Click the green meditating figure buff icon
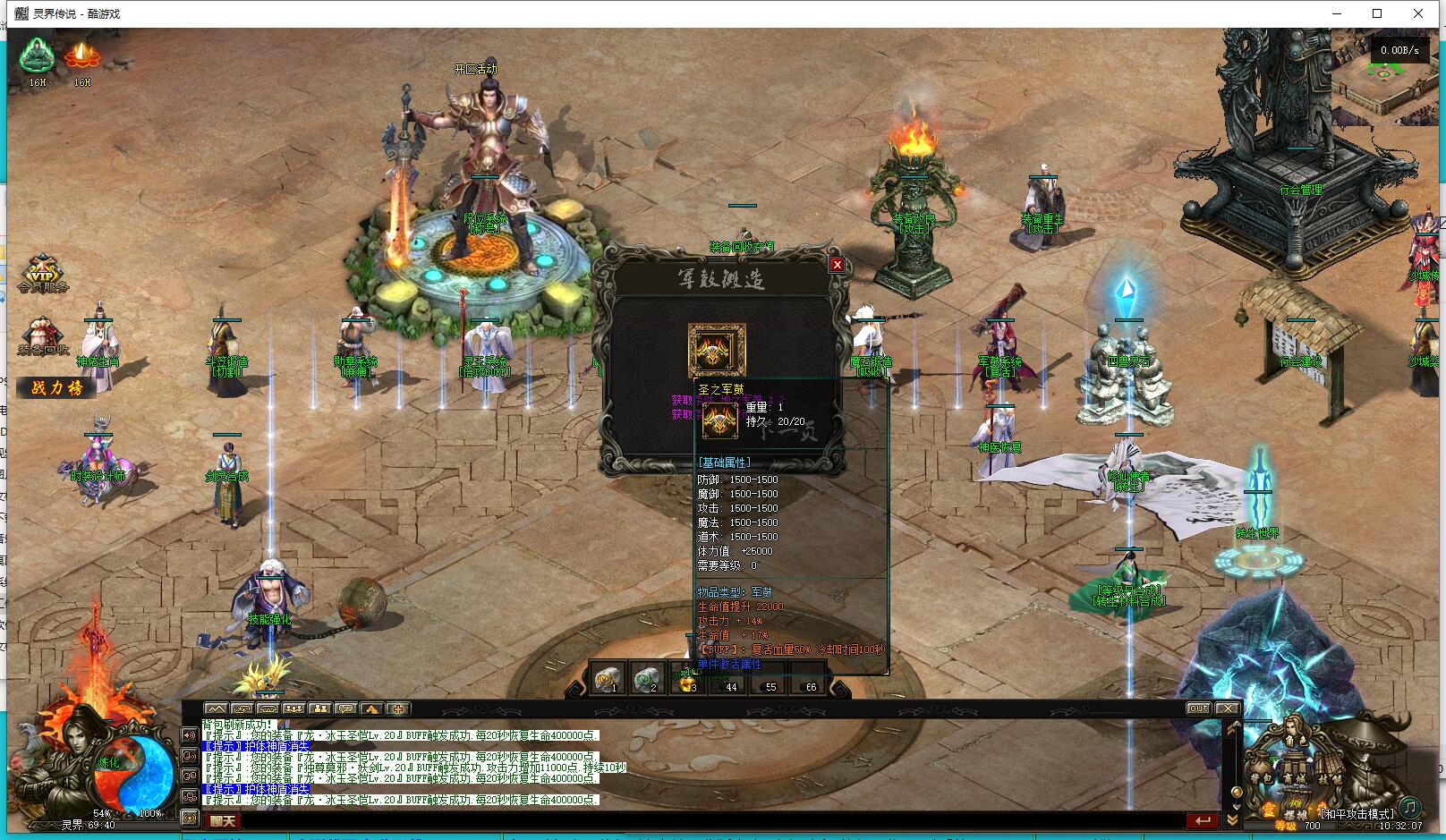Screen dimensions: 1446x840 coord(37,57)
